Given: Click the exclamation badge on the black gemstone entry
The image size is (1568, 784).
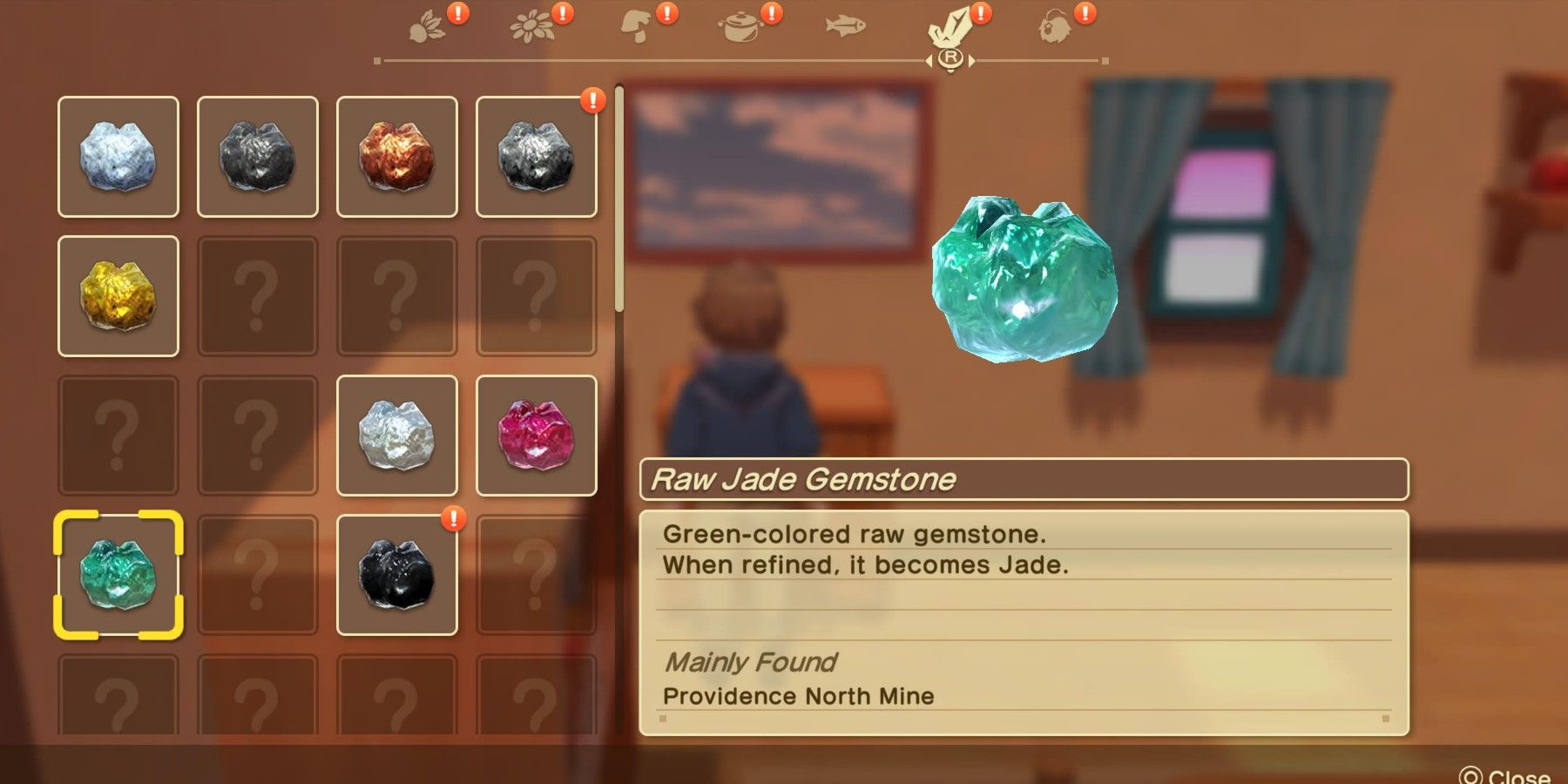Looking at the screenshot, I should pyautogui.click(x=453, y=517).
